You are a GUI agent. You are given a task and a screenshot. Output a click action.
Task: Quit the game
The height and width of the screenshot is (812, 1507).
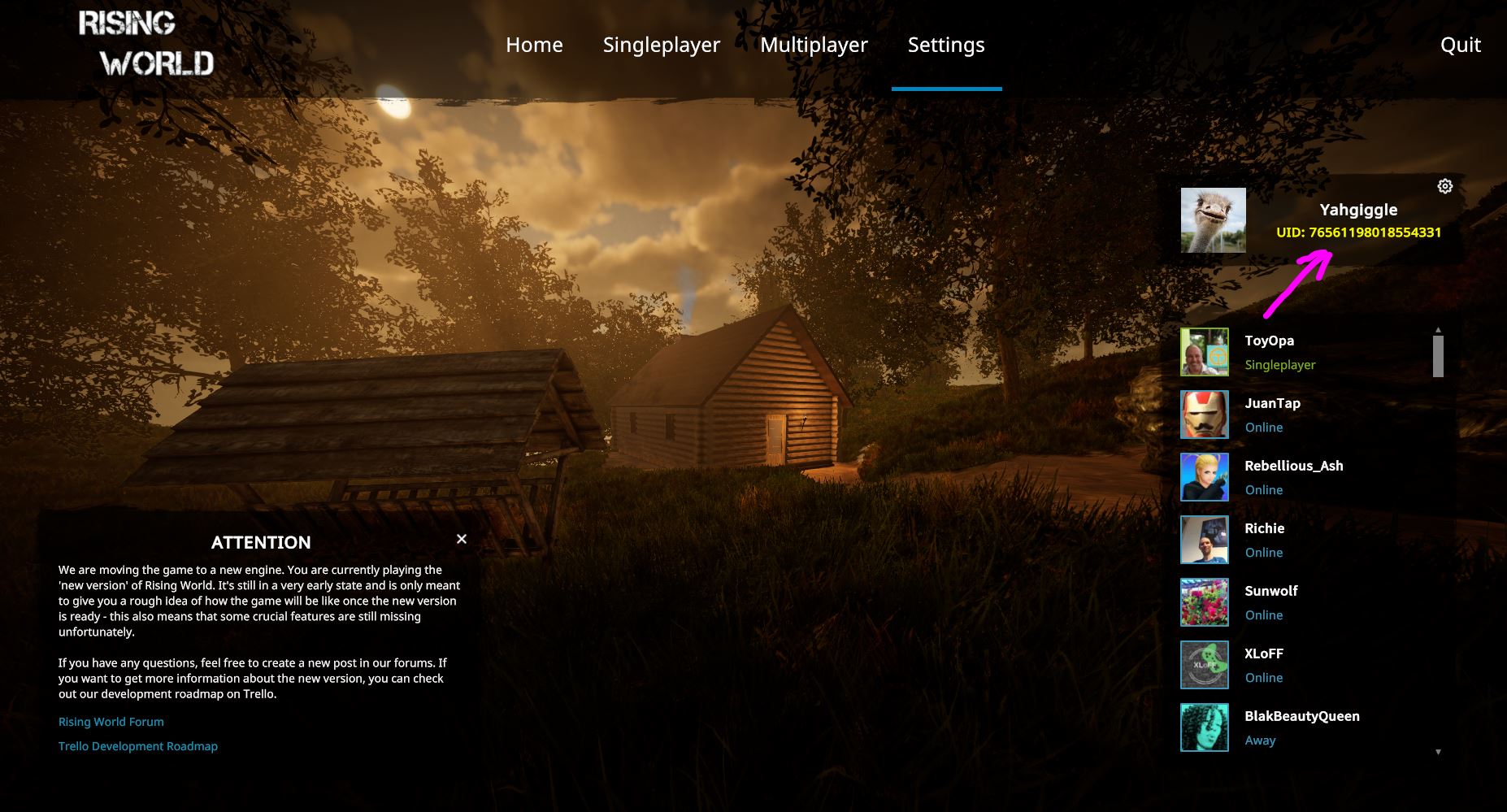pos(1460,45)
